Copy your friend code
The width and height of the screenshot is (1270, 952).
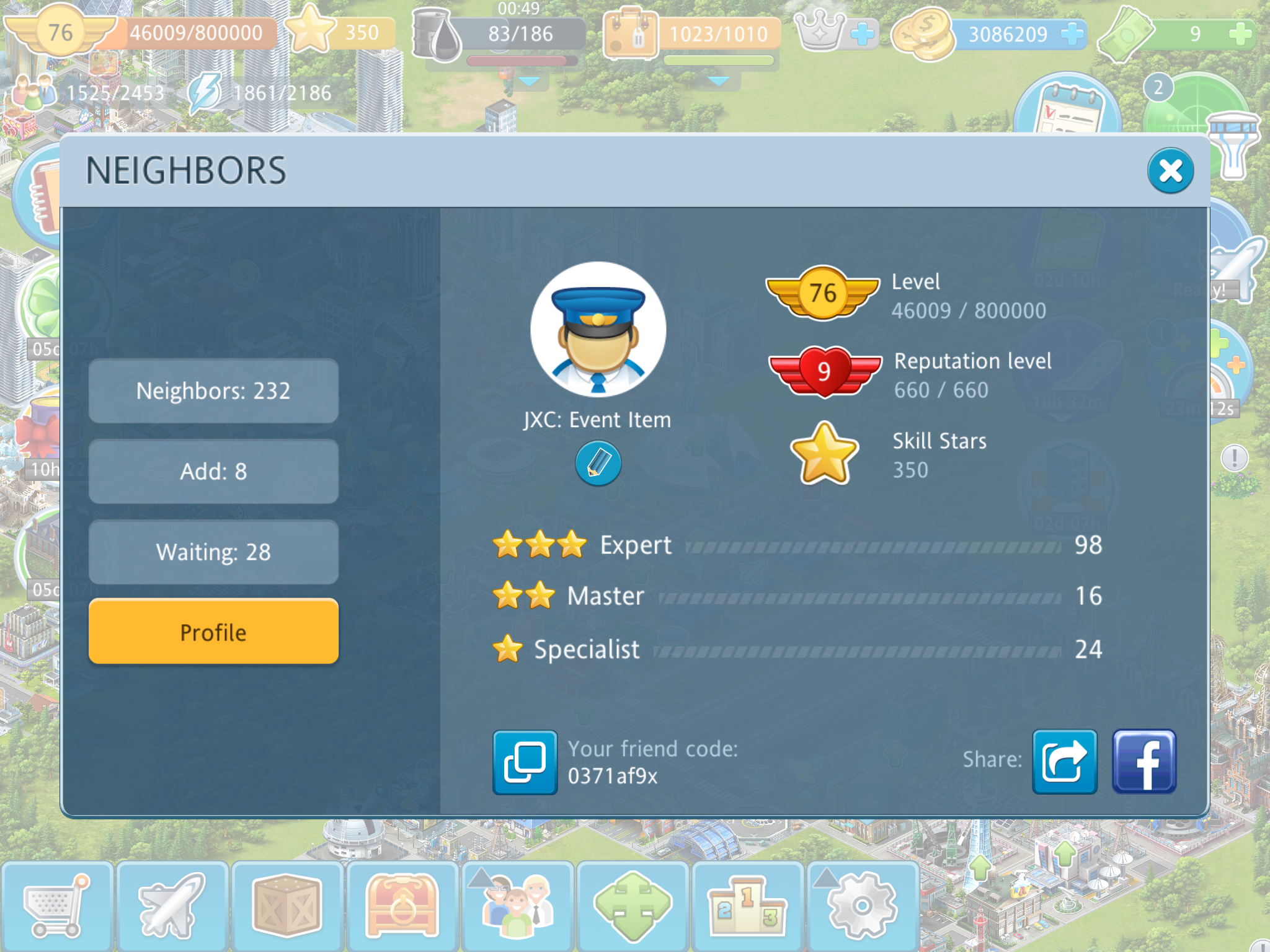(525, 762)
